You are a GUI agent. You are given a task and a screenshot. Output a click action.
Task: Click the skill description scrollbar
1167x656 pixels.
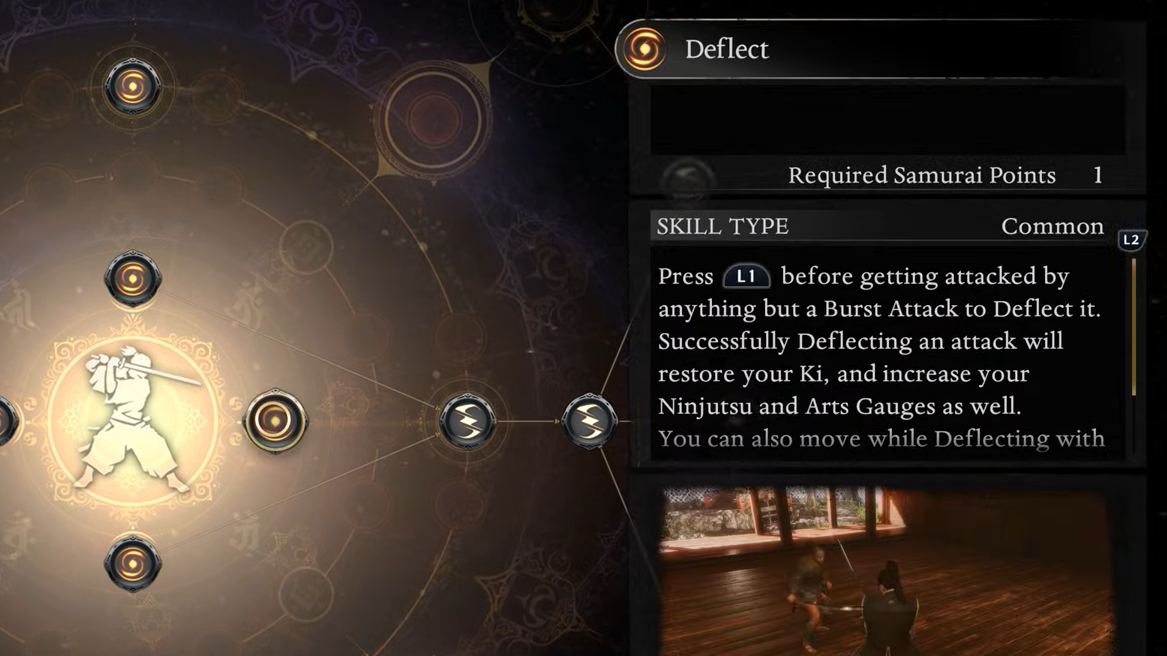pyautogui.click(x=1133, y=328)
